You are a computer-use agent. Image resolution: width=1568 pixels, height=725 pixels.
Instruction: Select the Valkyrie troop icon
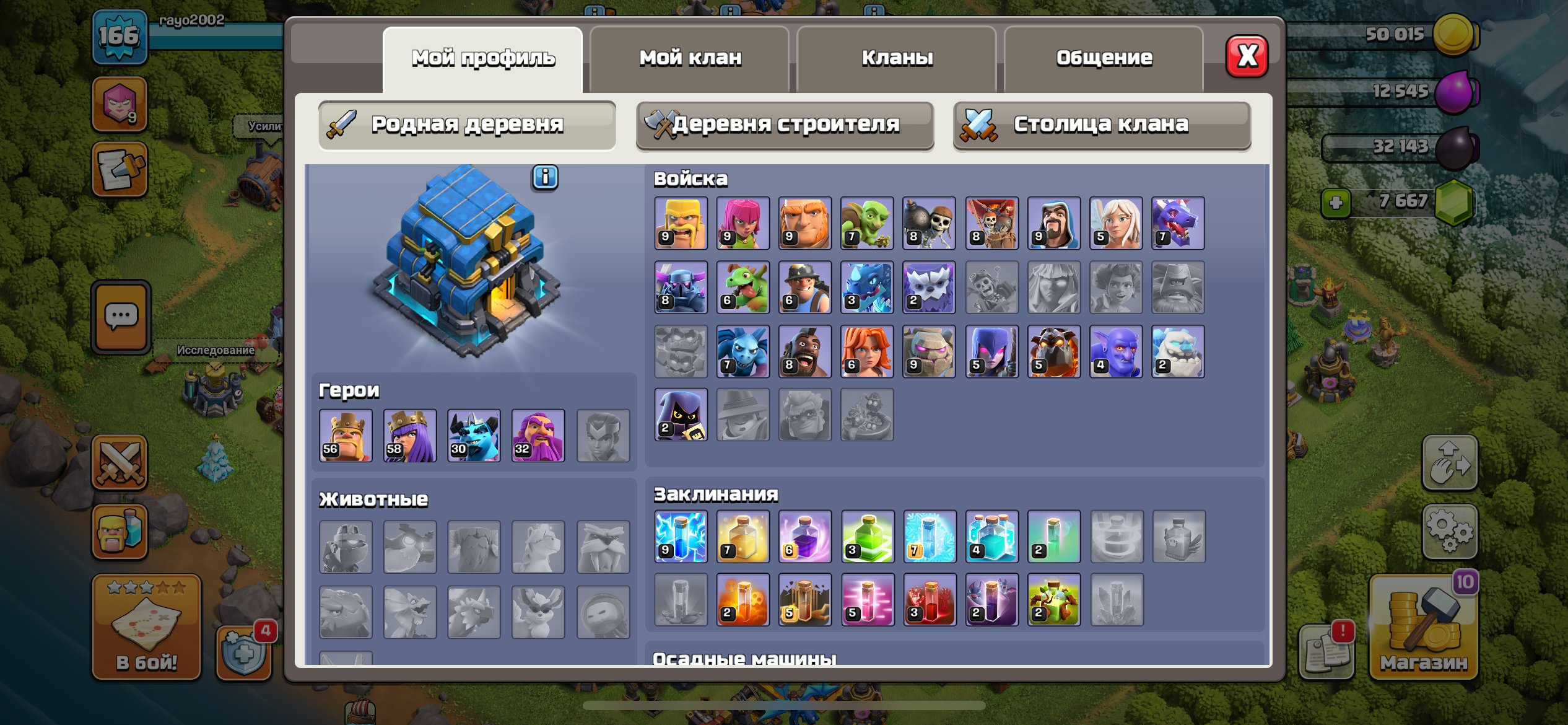click(x=867, y=351)
